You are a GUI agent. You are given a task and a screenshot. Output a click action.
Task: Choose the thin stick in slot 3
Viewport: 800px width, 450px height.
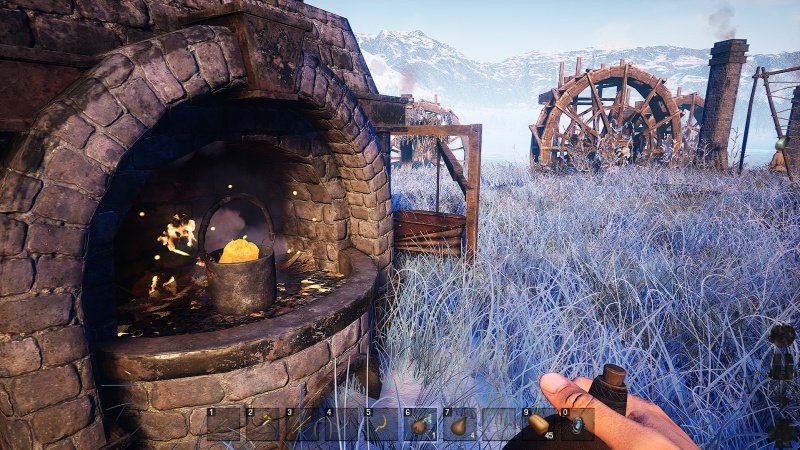pos(302,424)
